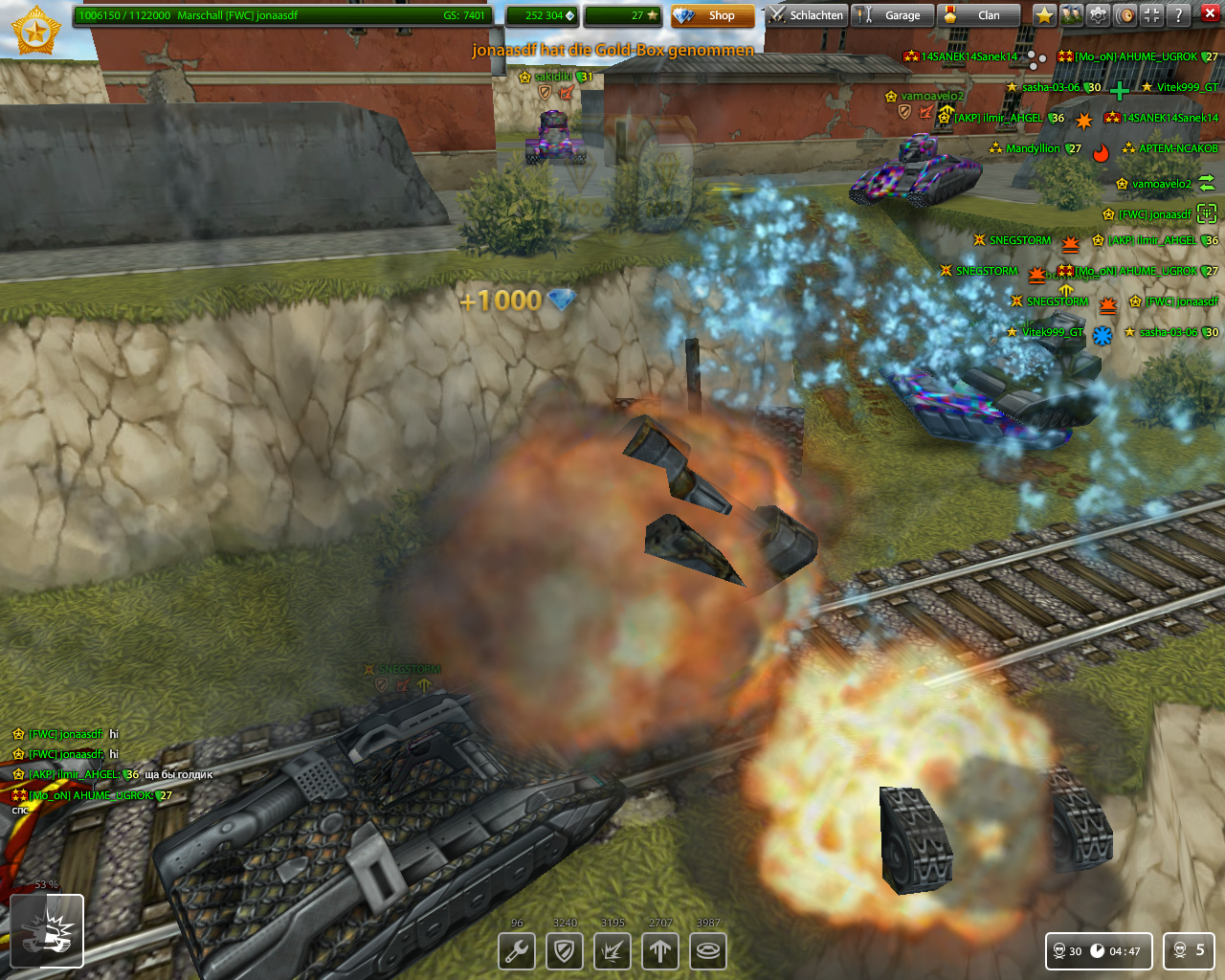Viewport: 1225px width, 980px height.
Task: Click the gold star icon in top bar
Action: (1044, 15)
